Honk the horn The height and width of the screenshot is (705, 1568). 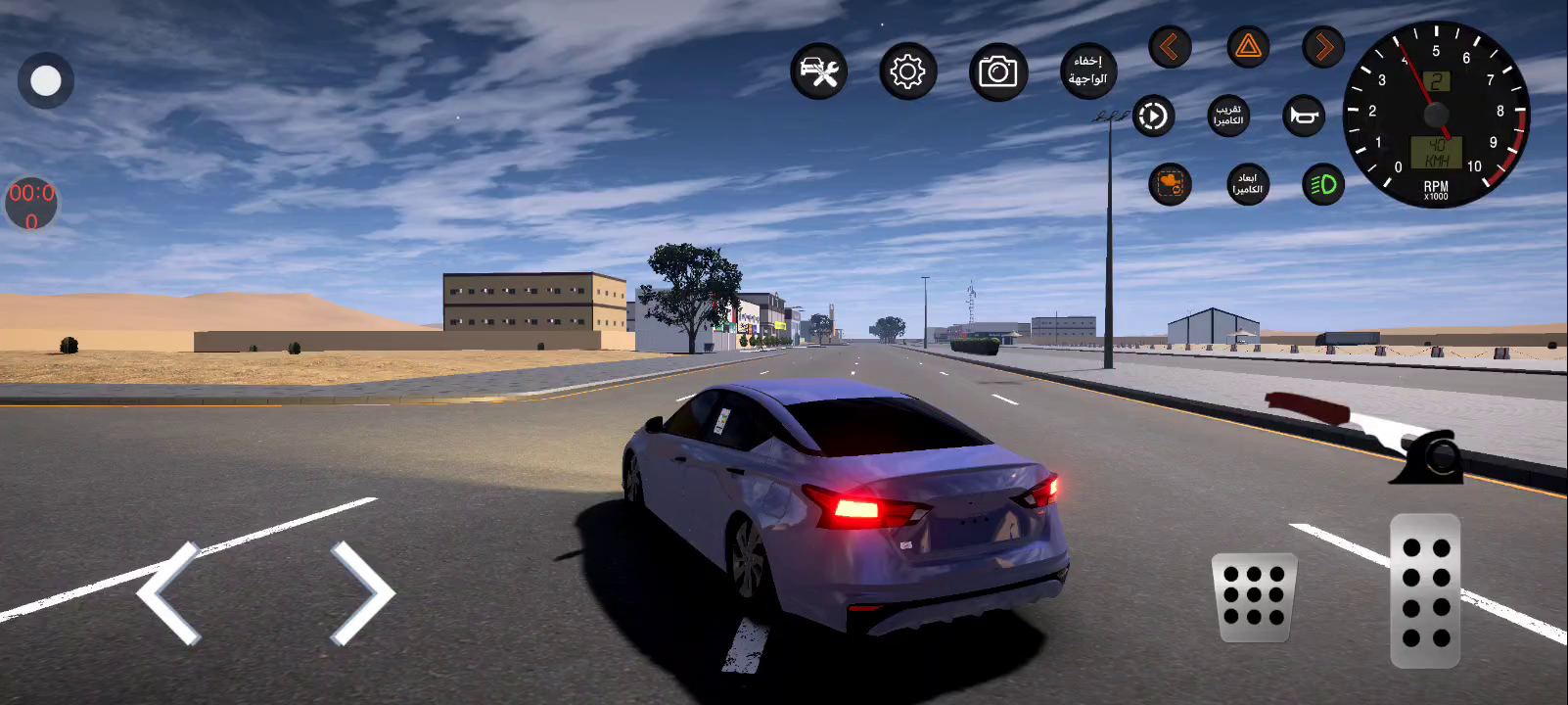(x=1304, y=117)
